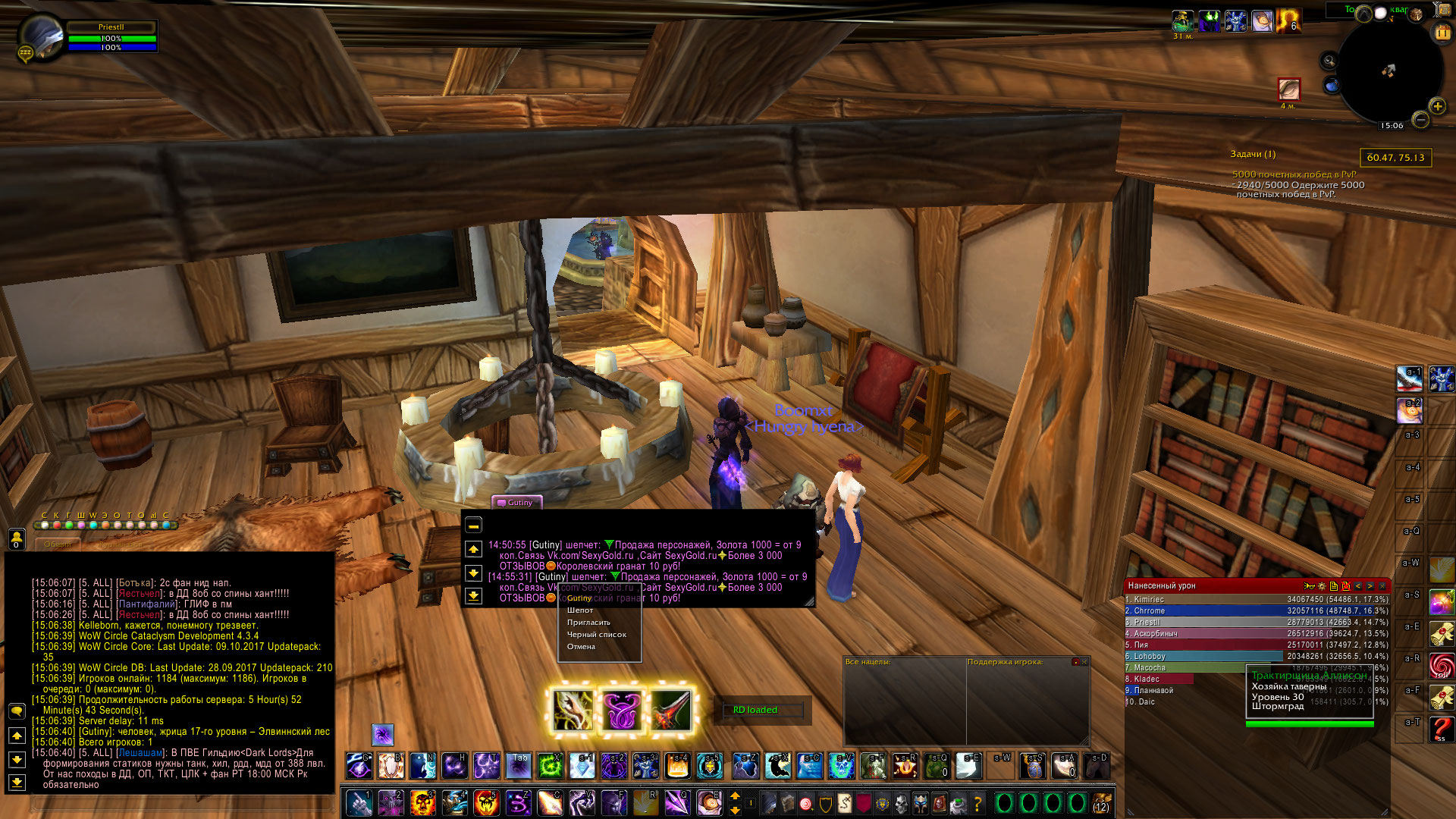
Task: Open the calendar icon beside the minimap
Action: pos(1442,33)
